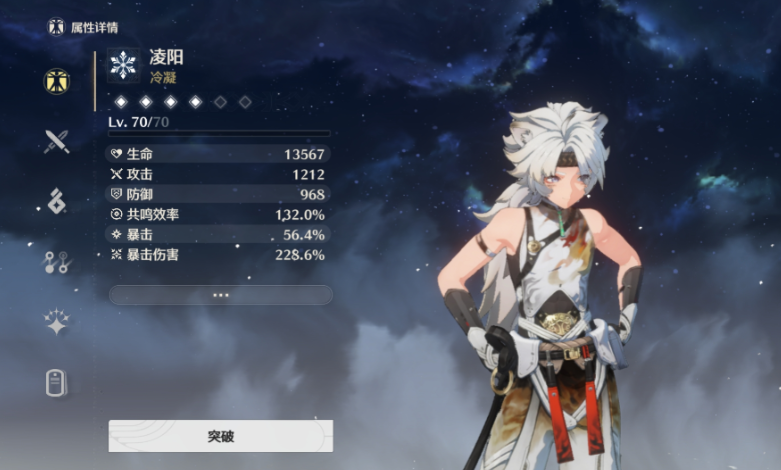Select the 生命 HP stat row
781x470 pixels.
(x=218, y=154)
